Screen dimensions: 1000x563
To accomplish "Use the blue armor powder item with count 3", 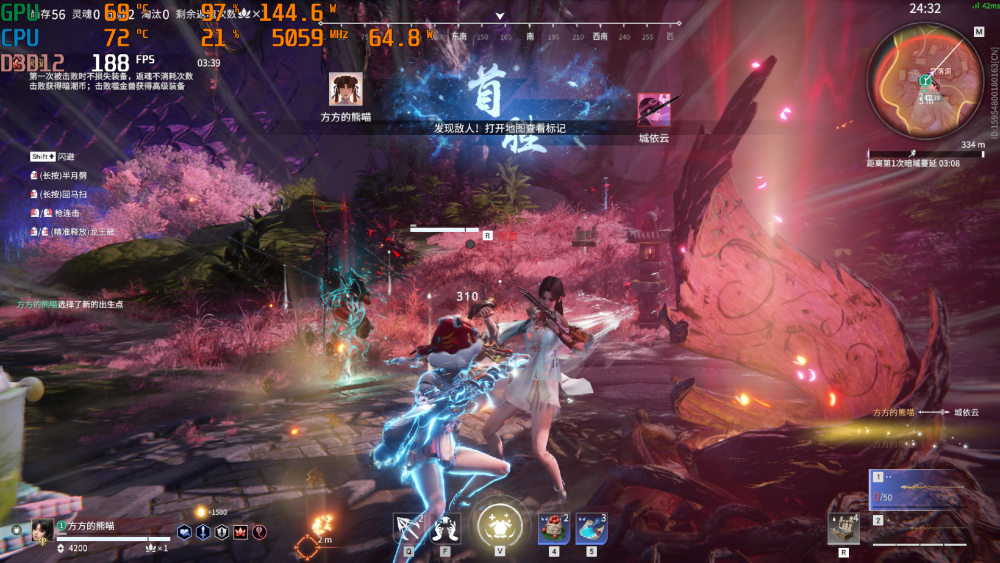I will tap(591, 528).
